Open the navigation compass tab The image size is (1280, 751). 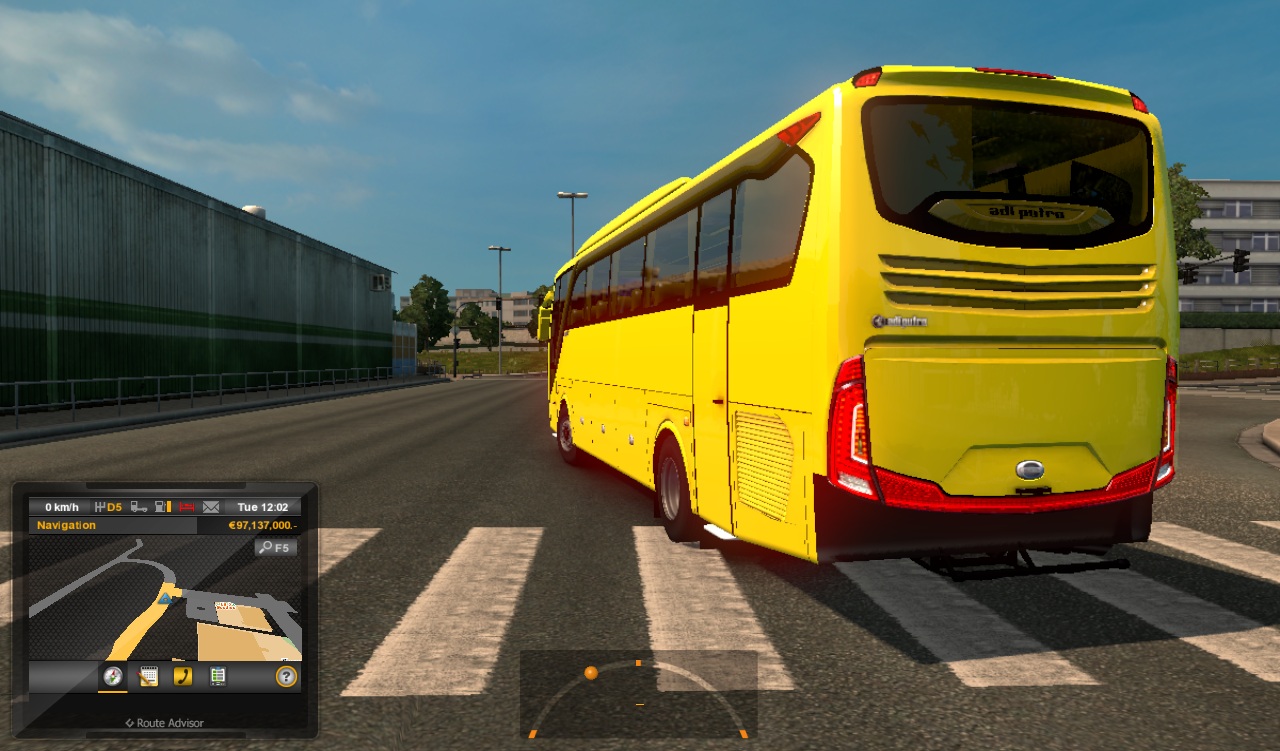point(112,676)
